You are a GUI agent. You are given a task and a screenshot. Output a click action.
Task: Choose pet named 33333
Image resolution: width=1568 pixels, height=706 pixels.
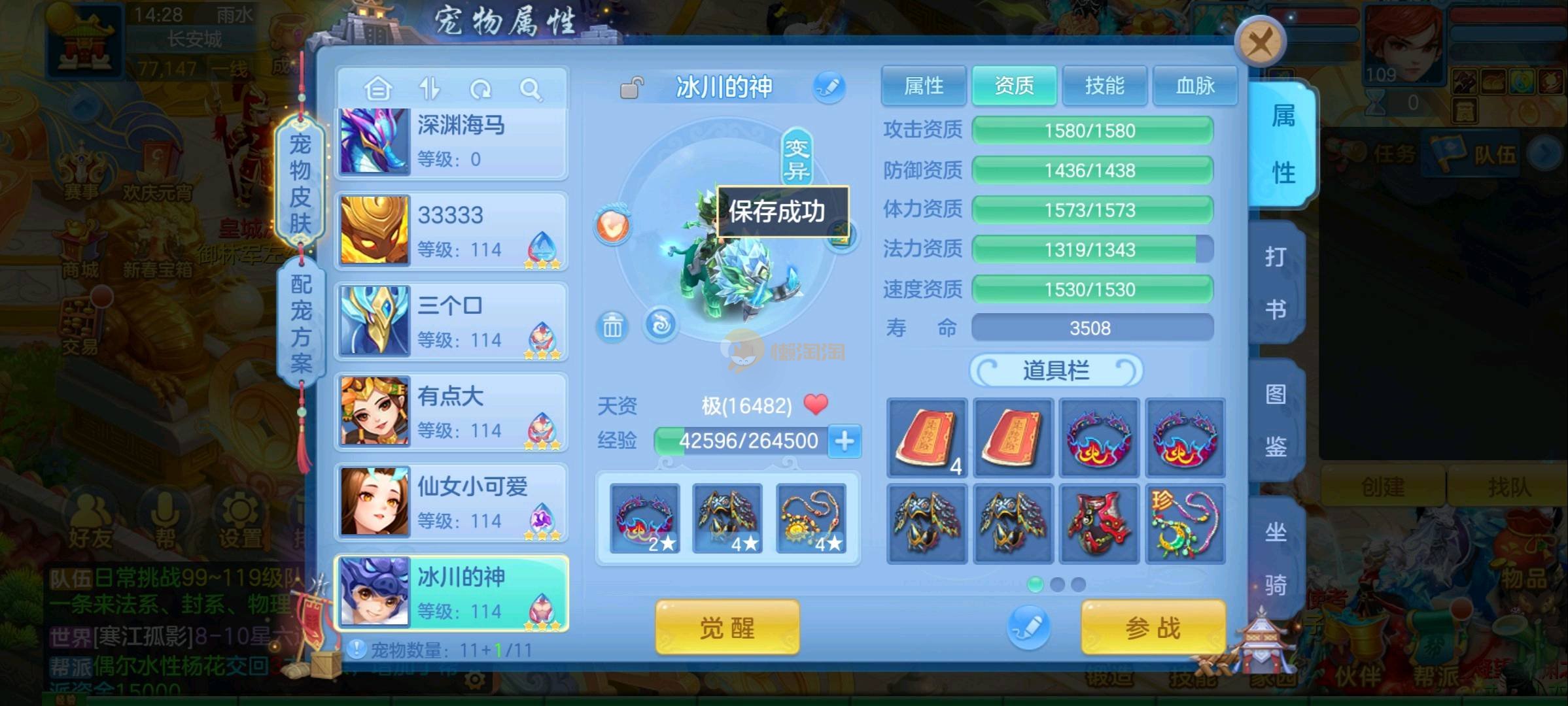[x=451, y=232]
